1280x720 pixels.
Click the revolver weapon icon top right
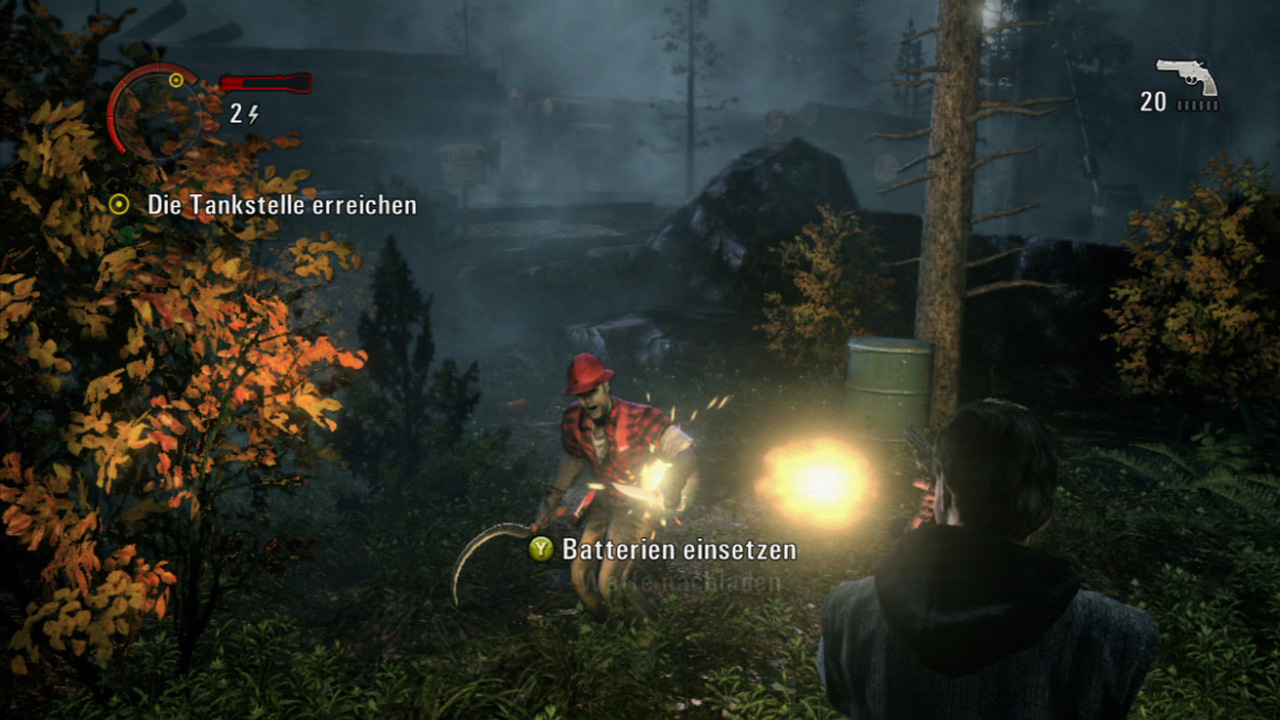1186,71
